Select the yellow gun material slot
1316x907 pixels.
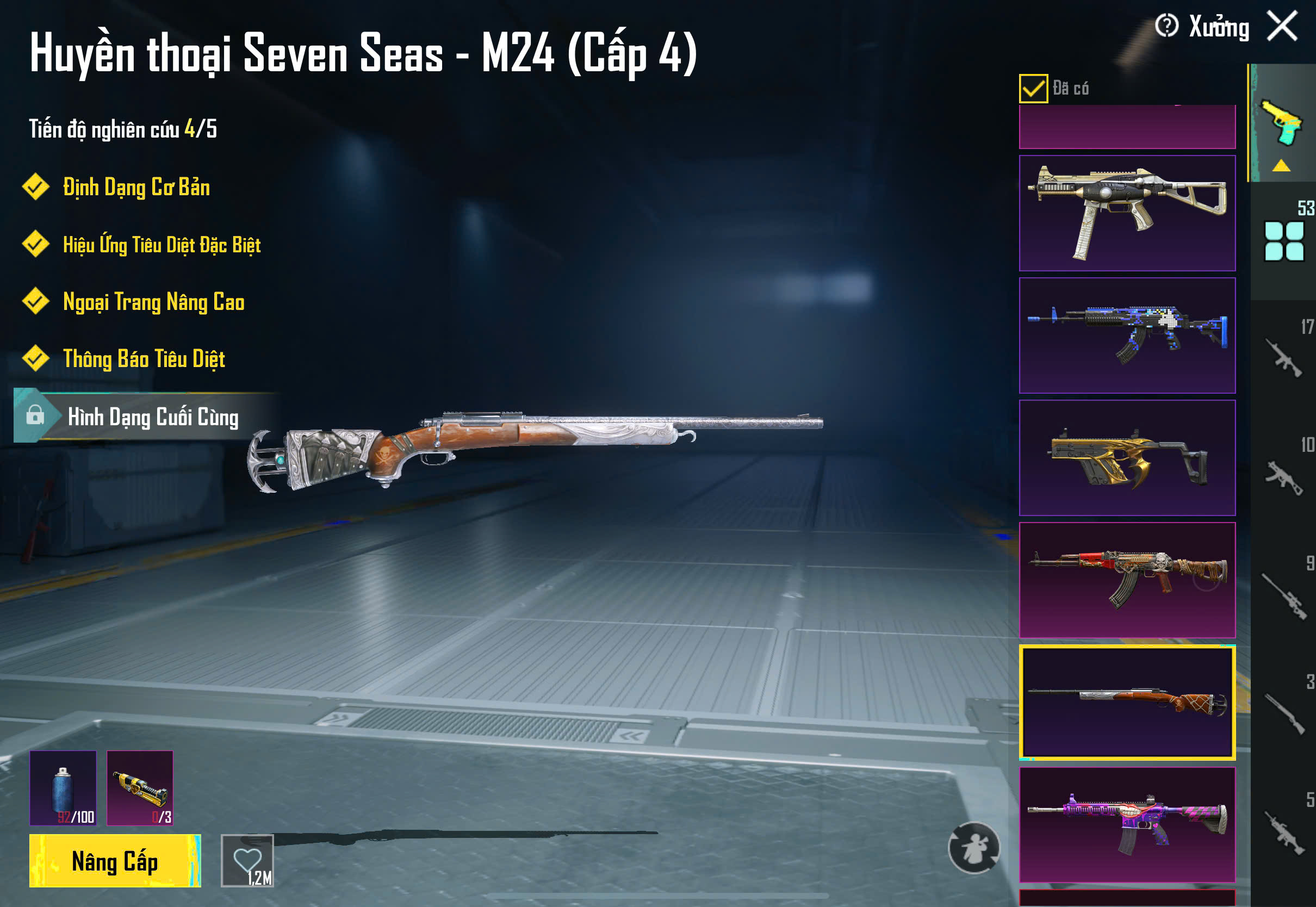point(140,788)
